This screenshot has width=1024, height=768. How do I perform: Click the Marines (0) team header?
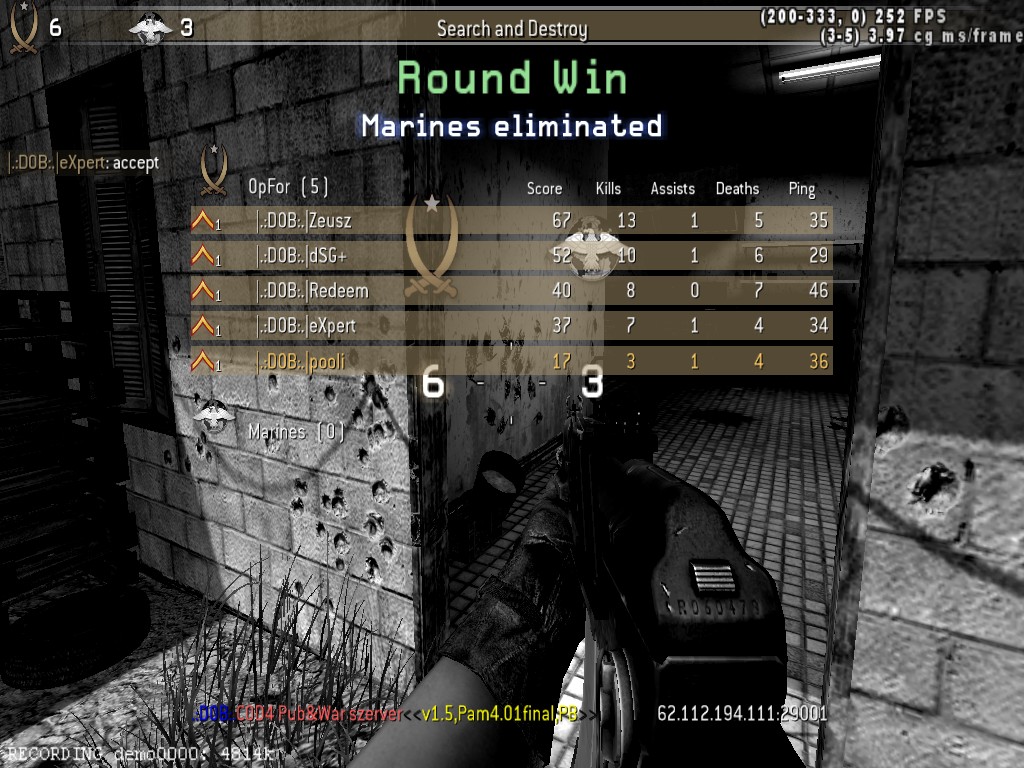[296, 432]
